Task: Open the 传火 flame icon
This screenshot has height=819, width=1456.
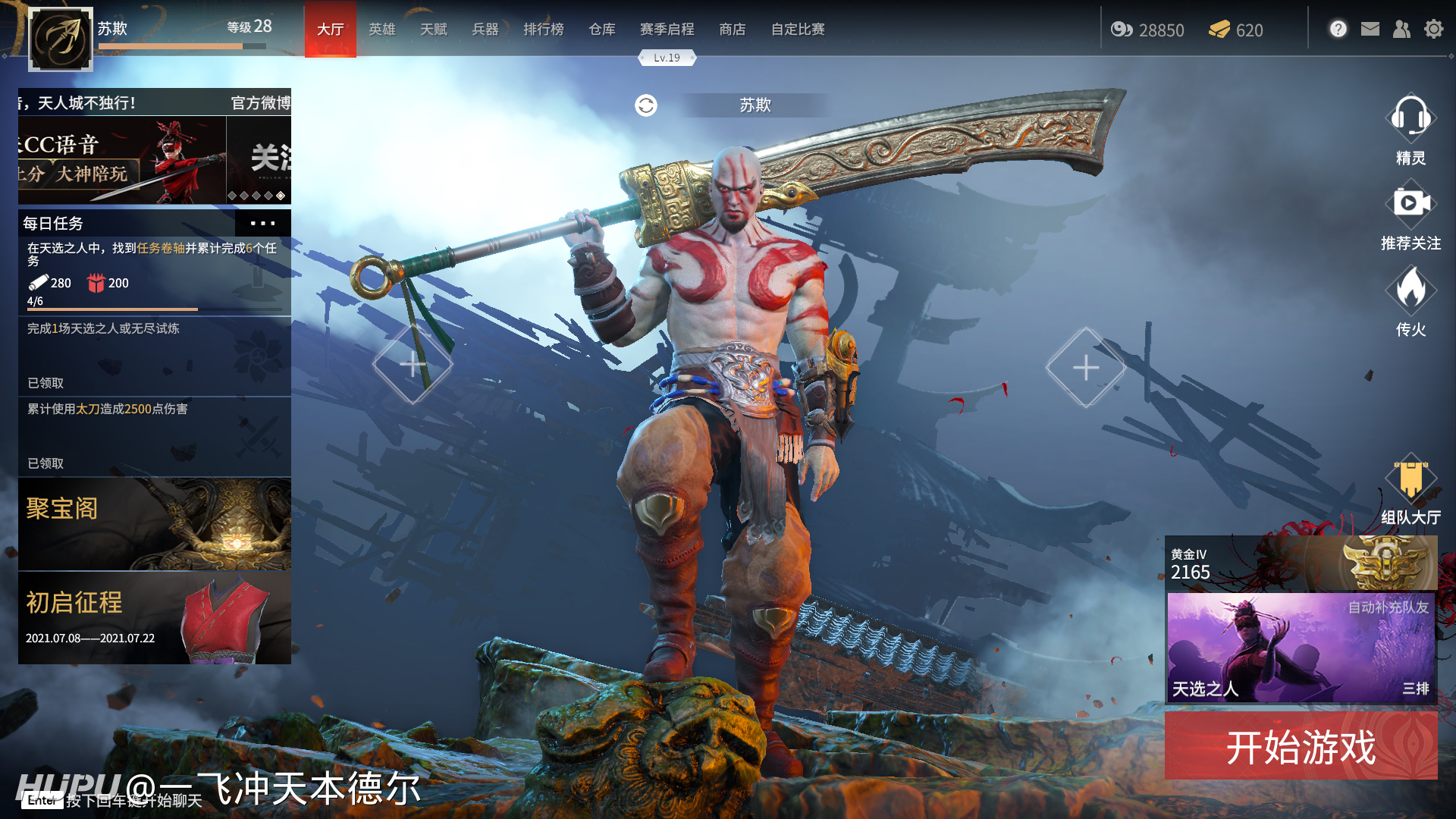Action: 1410,290
